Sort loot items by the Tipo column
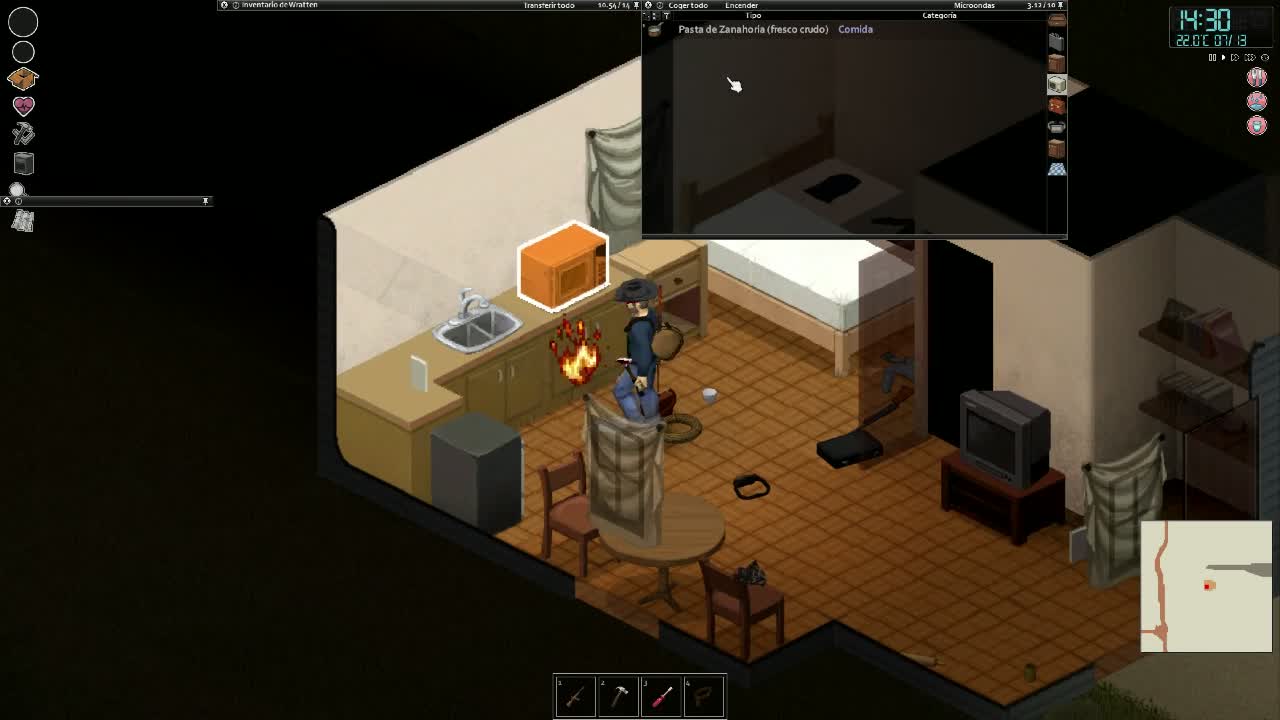The width and height of the screenshot is (1280, 720). (752, 15)
